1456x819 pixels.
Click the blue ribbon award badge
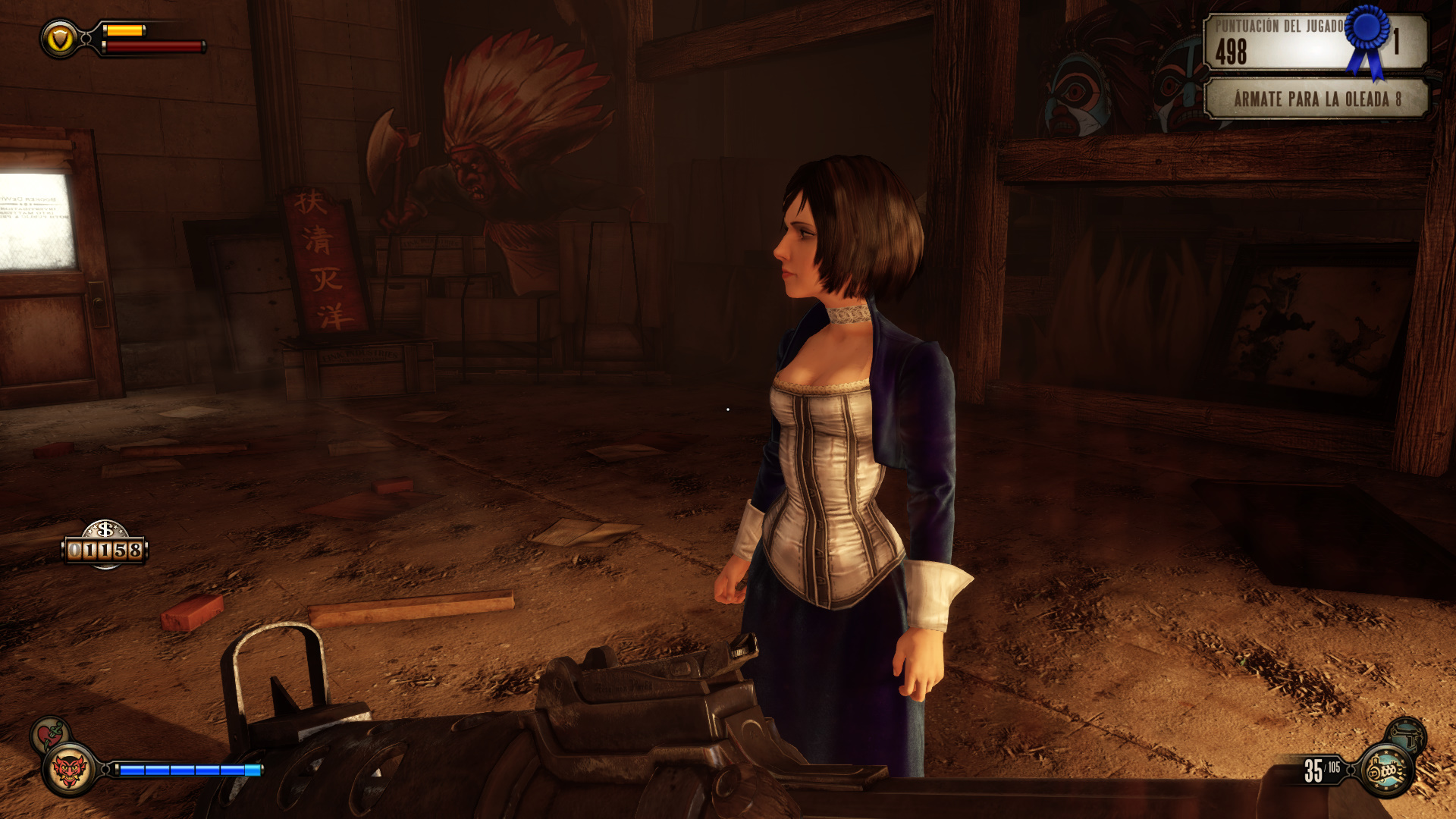tap(1369, 39)
